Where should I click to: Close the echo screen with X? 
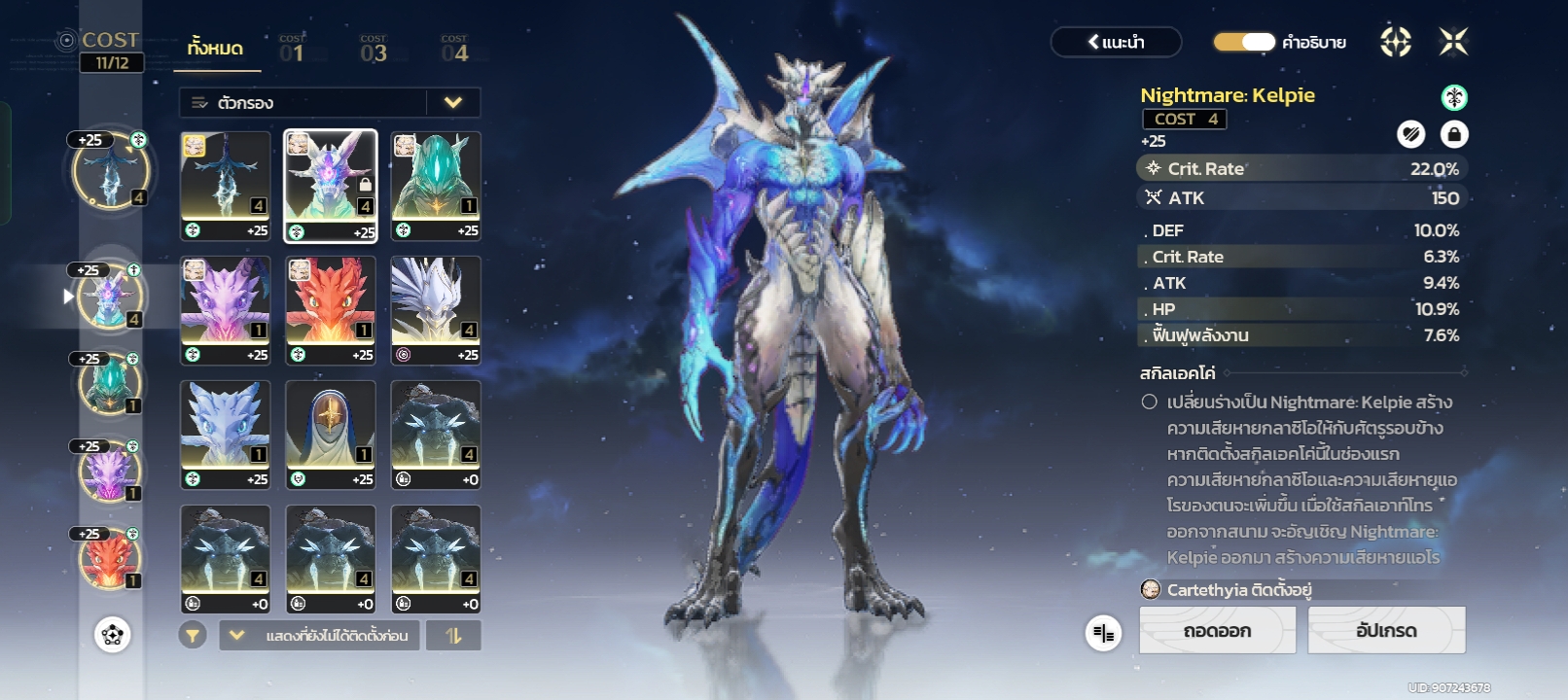point(1453,42)
